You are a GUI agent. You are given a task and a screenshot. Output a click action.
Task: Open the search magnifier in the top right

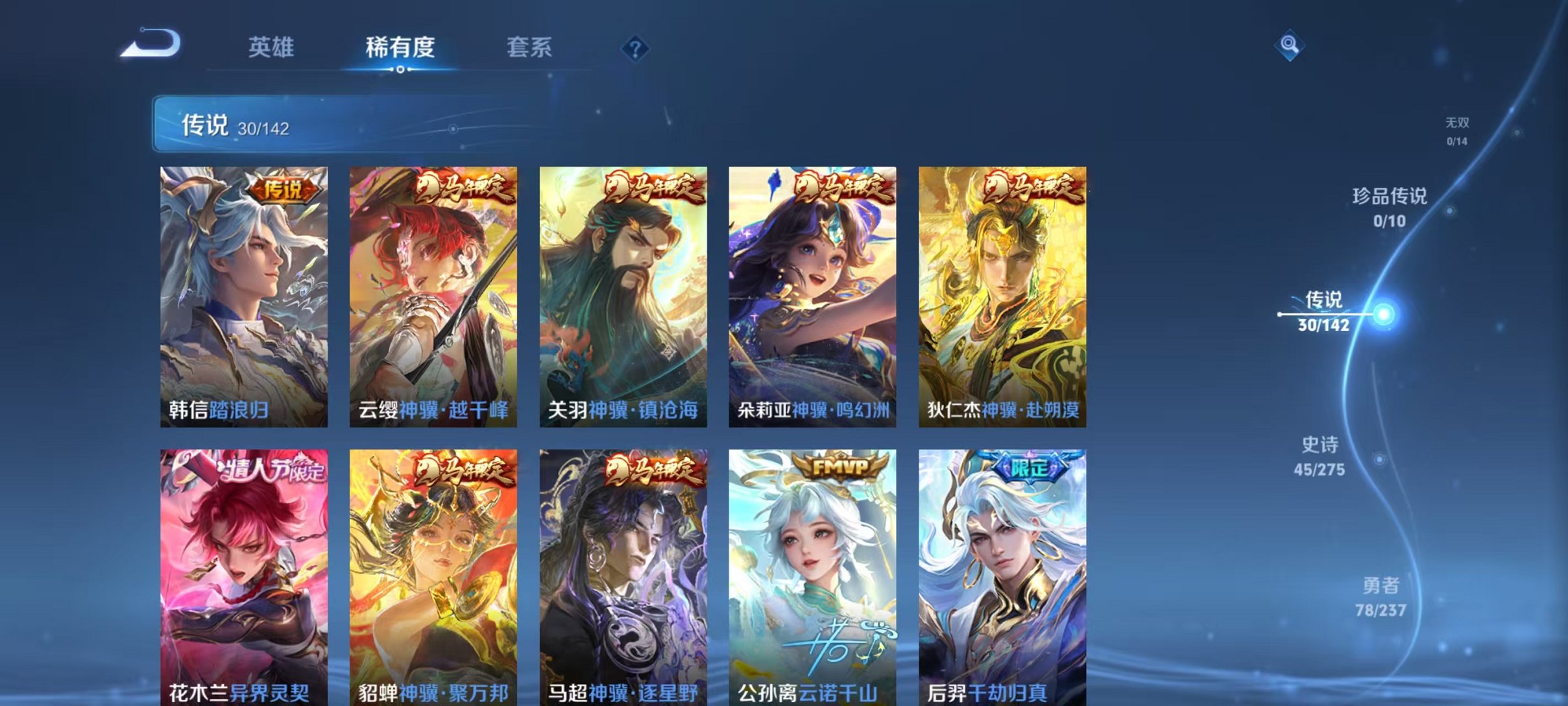pos(1291,45)
